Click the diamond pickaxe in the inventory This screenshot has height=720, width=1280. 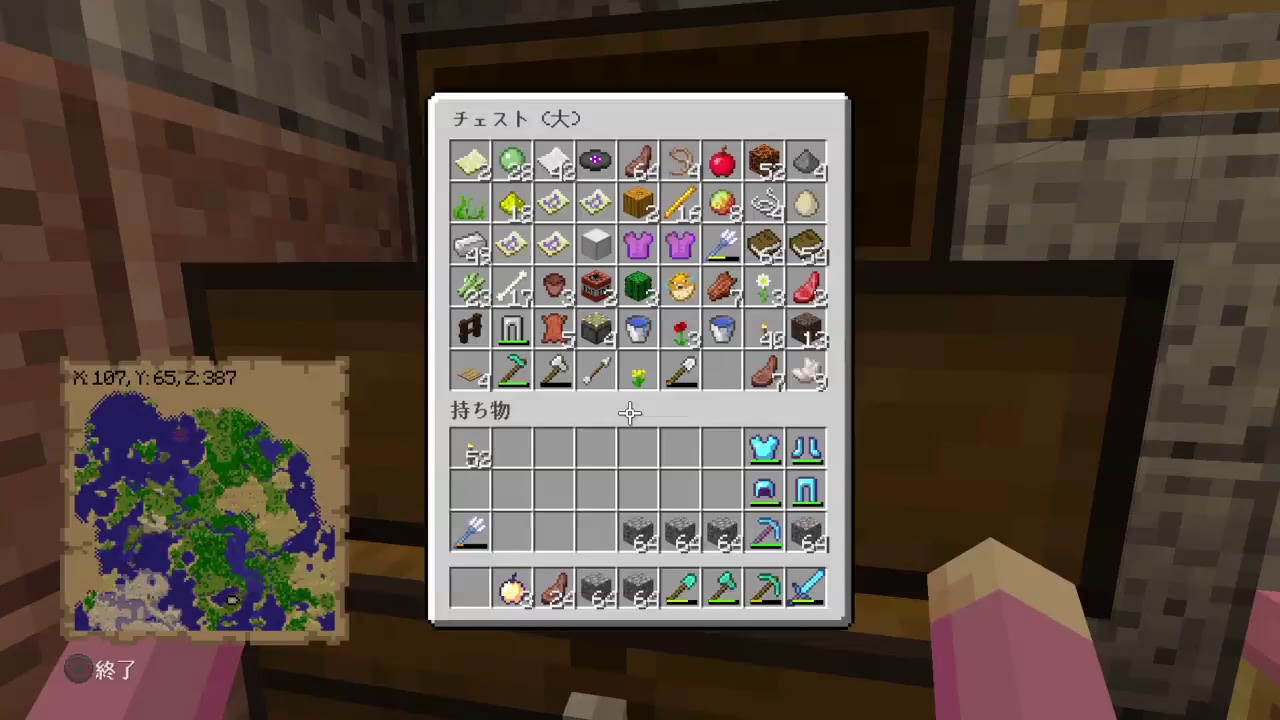(x=765, y=531)
